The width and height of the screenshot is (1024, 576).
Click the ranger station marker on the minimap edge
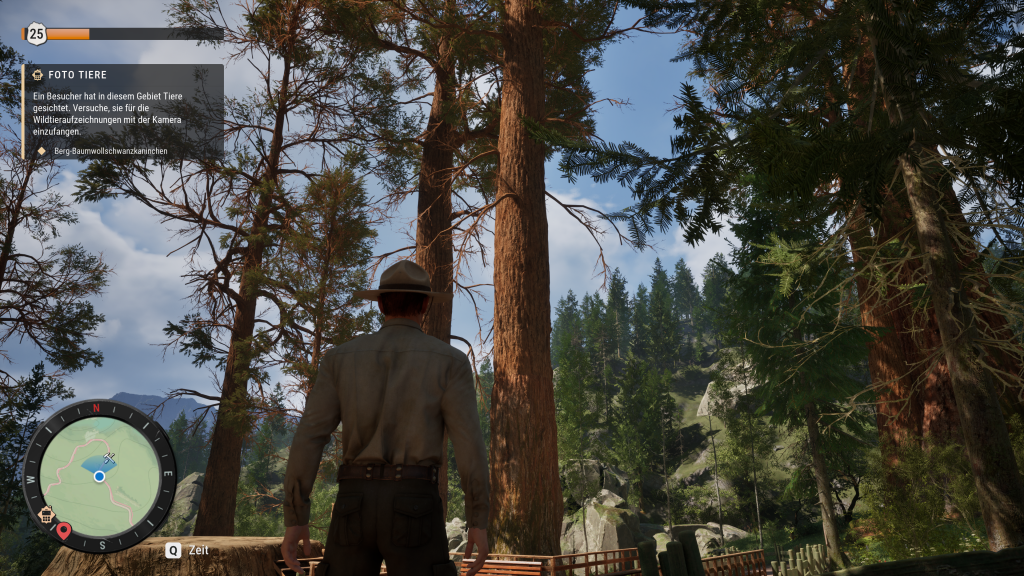coord(46,515)
